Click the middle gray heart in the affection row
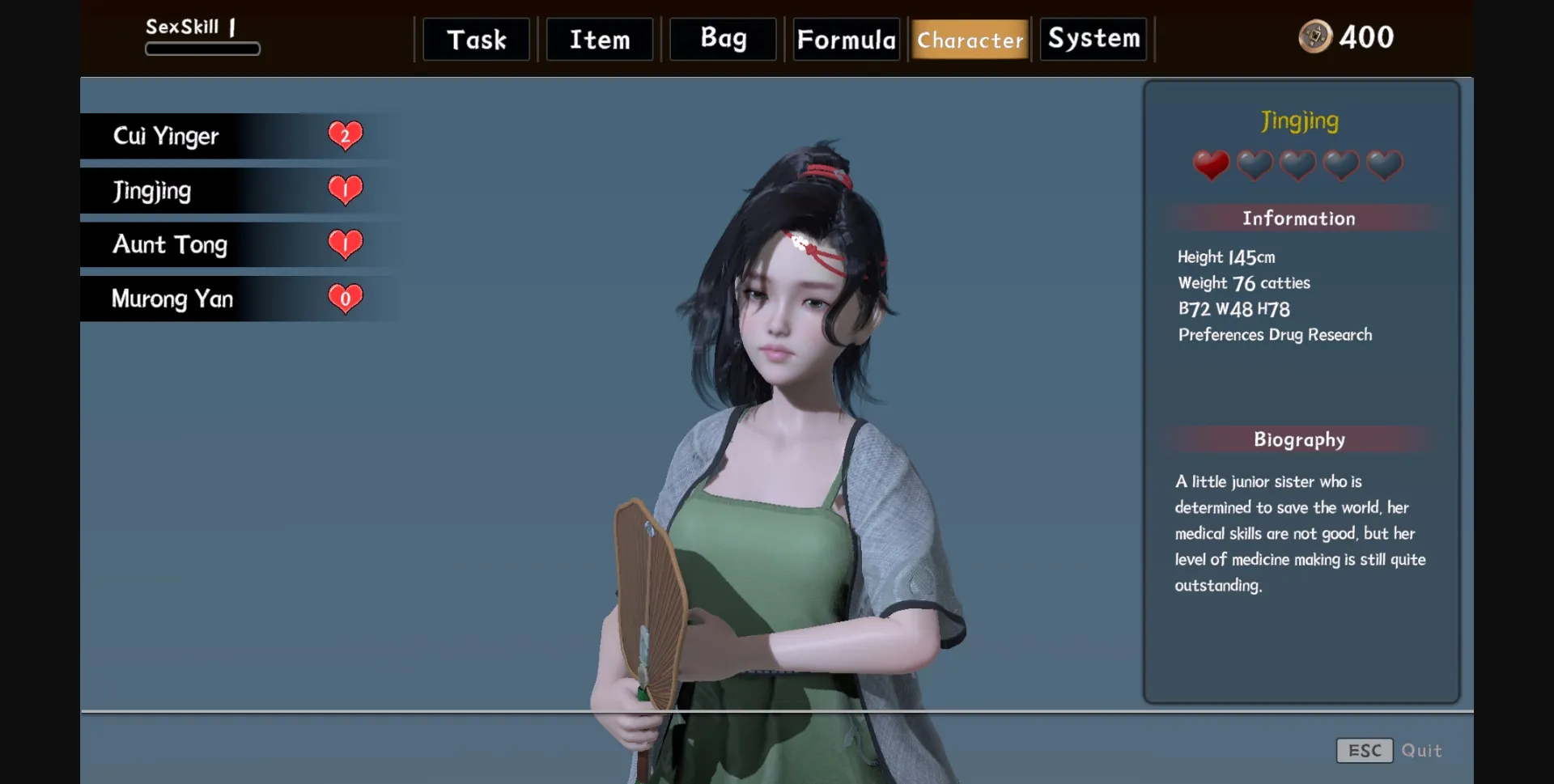Screen dimensions: 1554x784 tap(1297, 164)
